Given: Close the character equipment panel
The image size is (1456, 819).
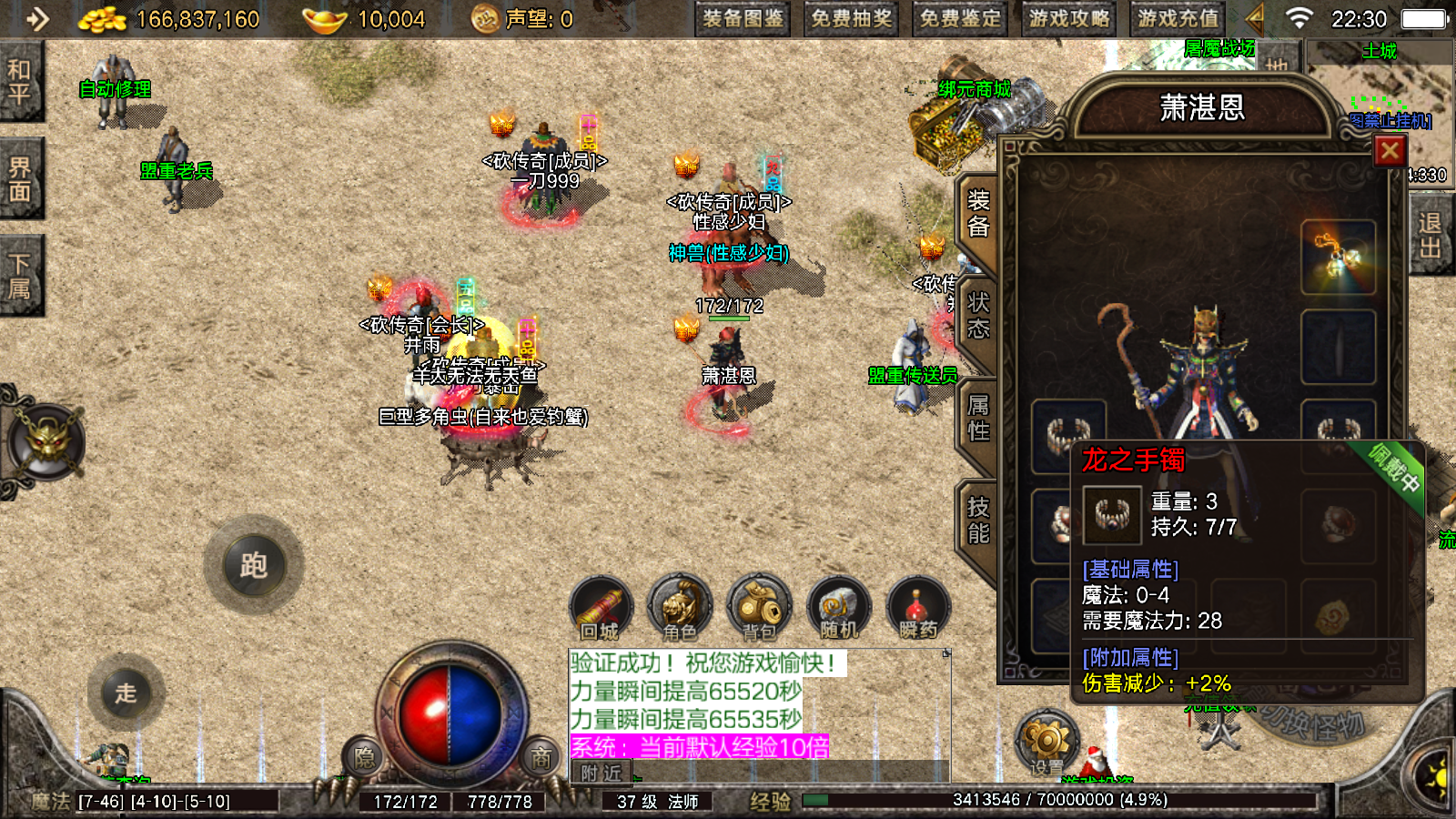Looking at the screenshot, I should click(x=1390, y=151).
